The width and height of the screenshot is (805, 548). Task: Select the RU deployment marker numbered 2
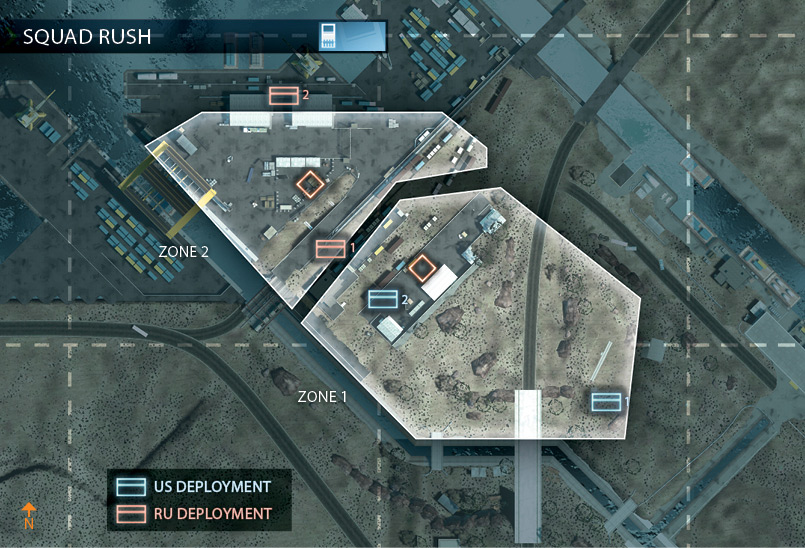(284, 95)
